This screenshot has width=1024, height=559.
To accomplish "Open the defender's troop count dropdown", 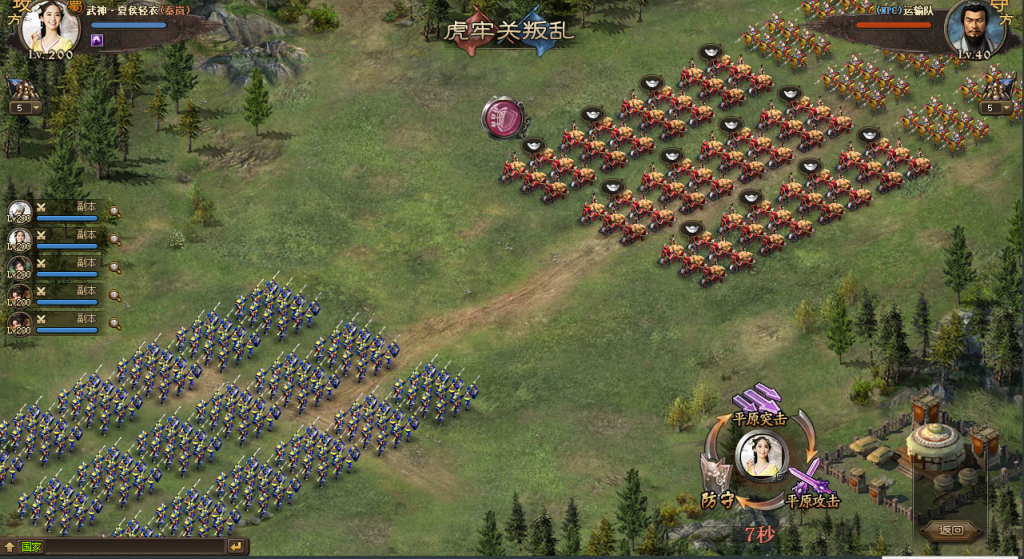I will [994, 108].
